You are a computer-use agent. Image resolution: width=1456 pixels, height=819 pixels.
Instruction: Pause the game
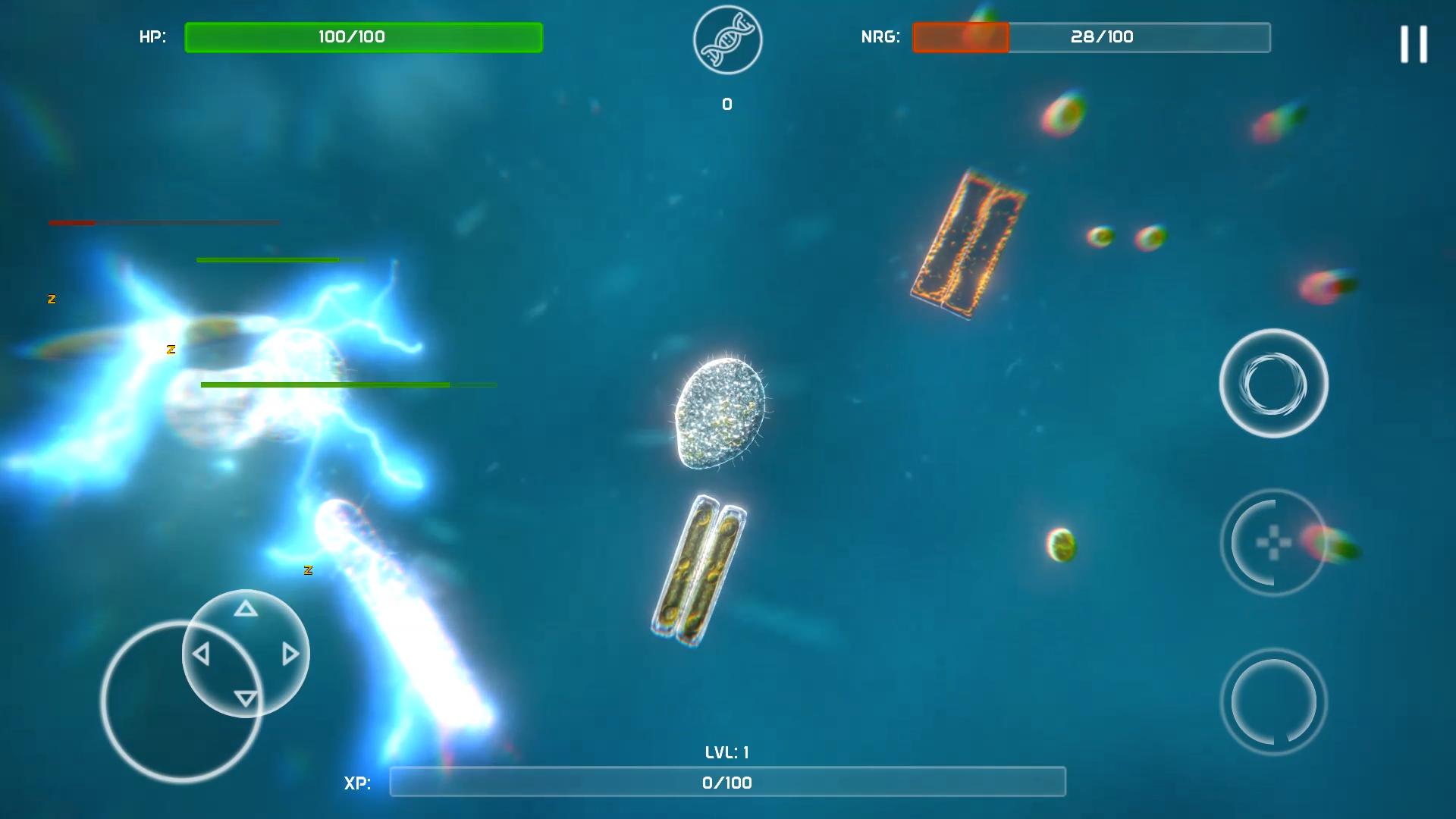(1414, 44)
